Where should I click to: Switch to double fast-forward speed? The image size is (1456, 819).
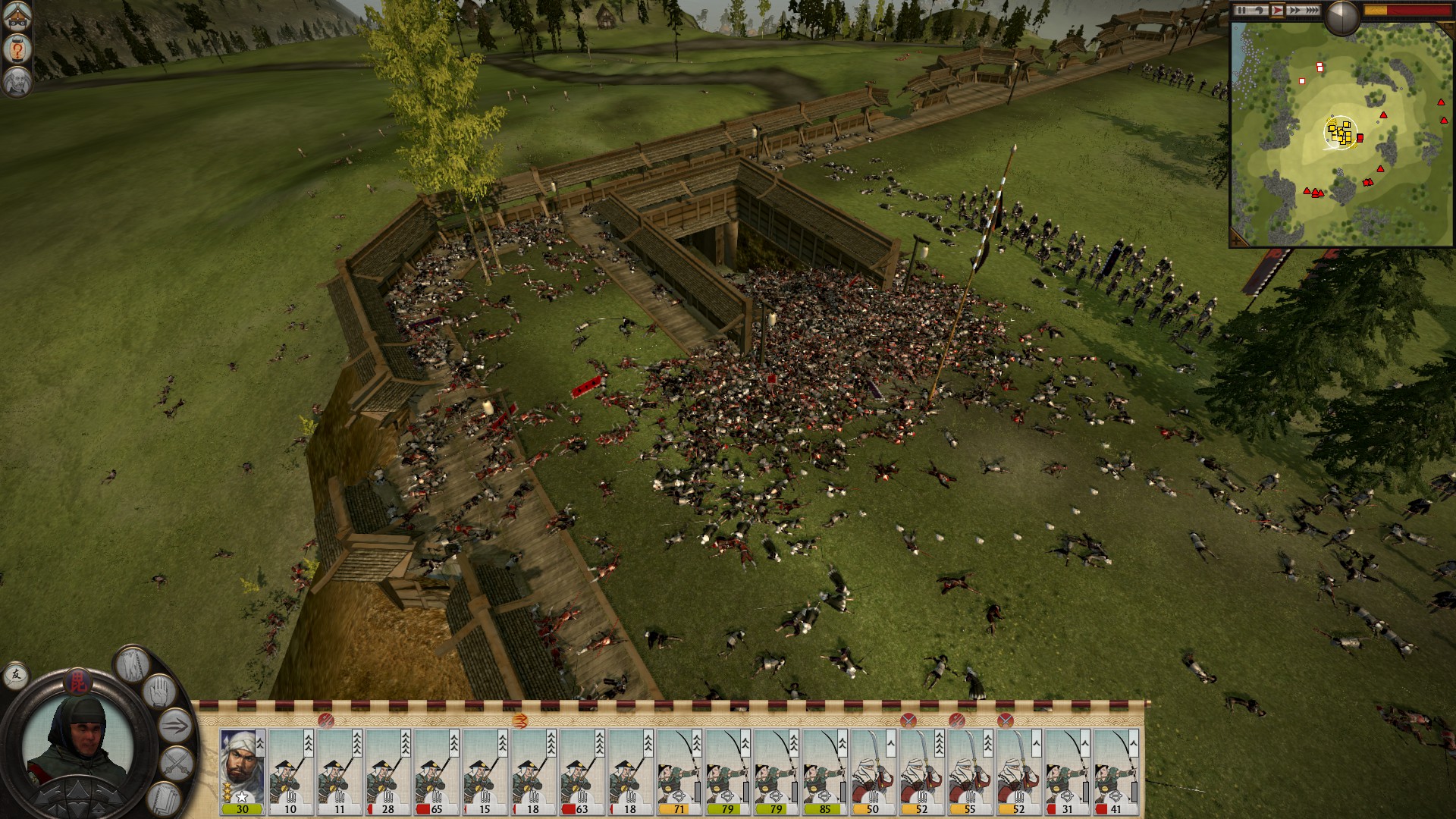coord(1294,10)
